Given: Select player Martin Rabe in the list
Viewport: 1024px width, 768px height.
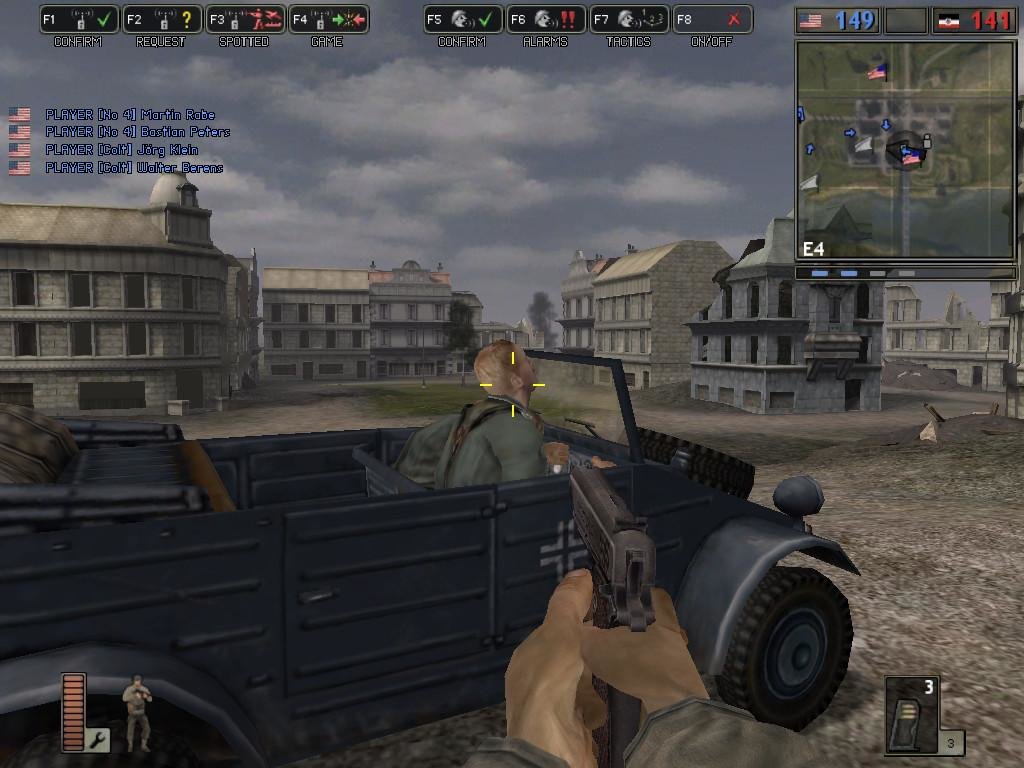Looking at the screenshot, I should [x=129, y=115].
